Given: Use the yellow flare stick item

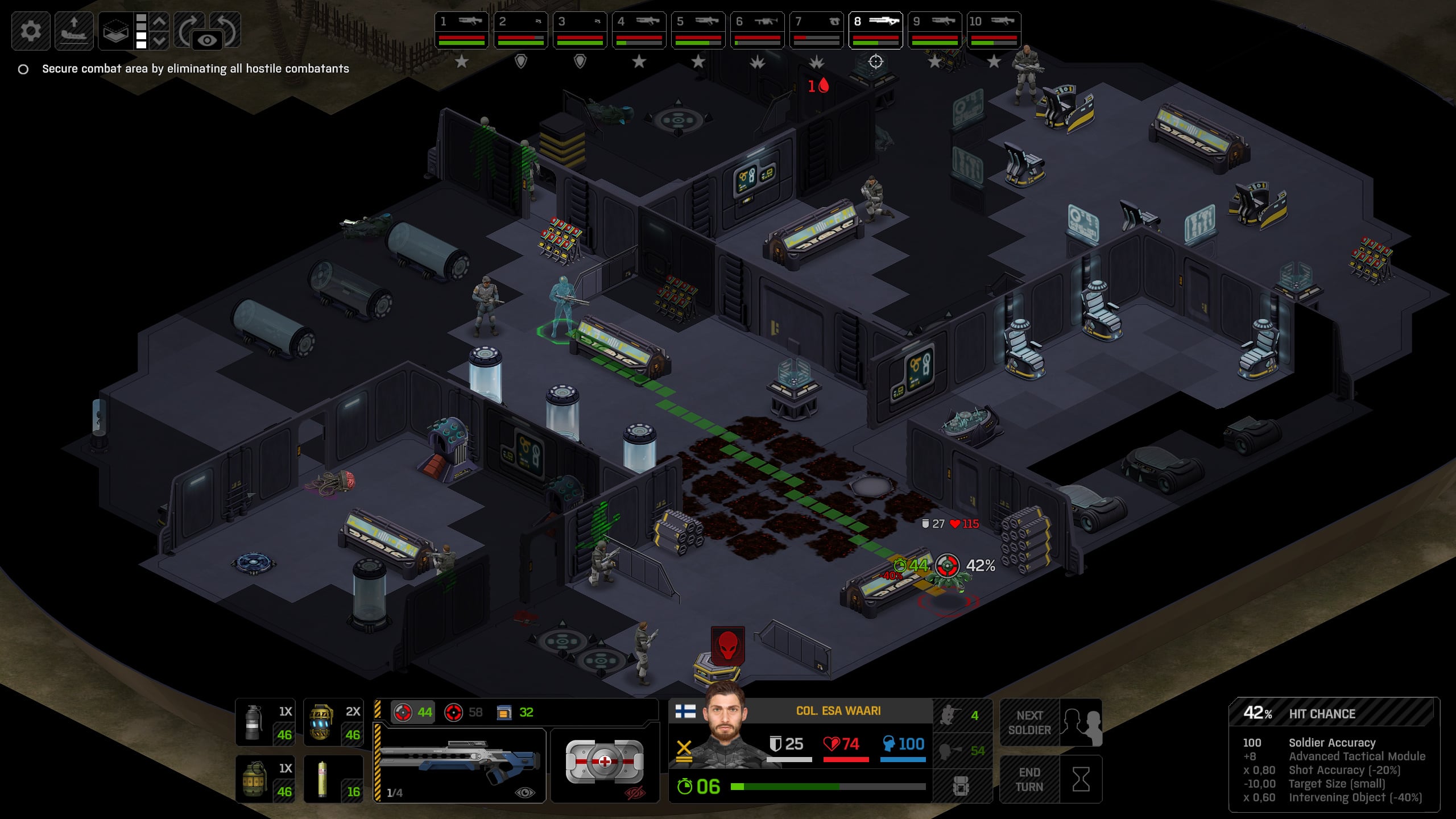Looking at the screenshot, I should pyautogui.click(x=333, y=779).
